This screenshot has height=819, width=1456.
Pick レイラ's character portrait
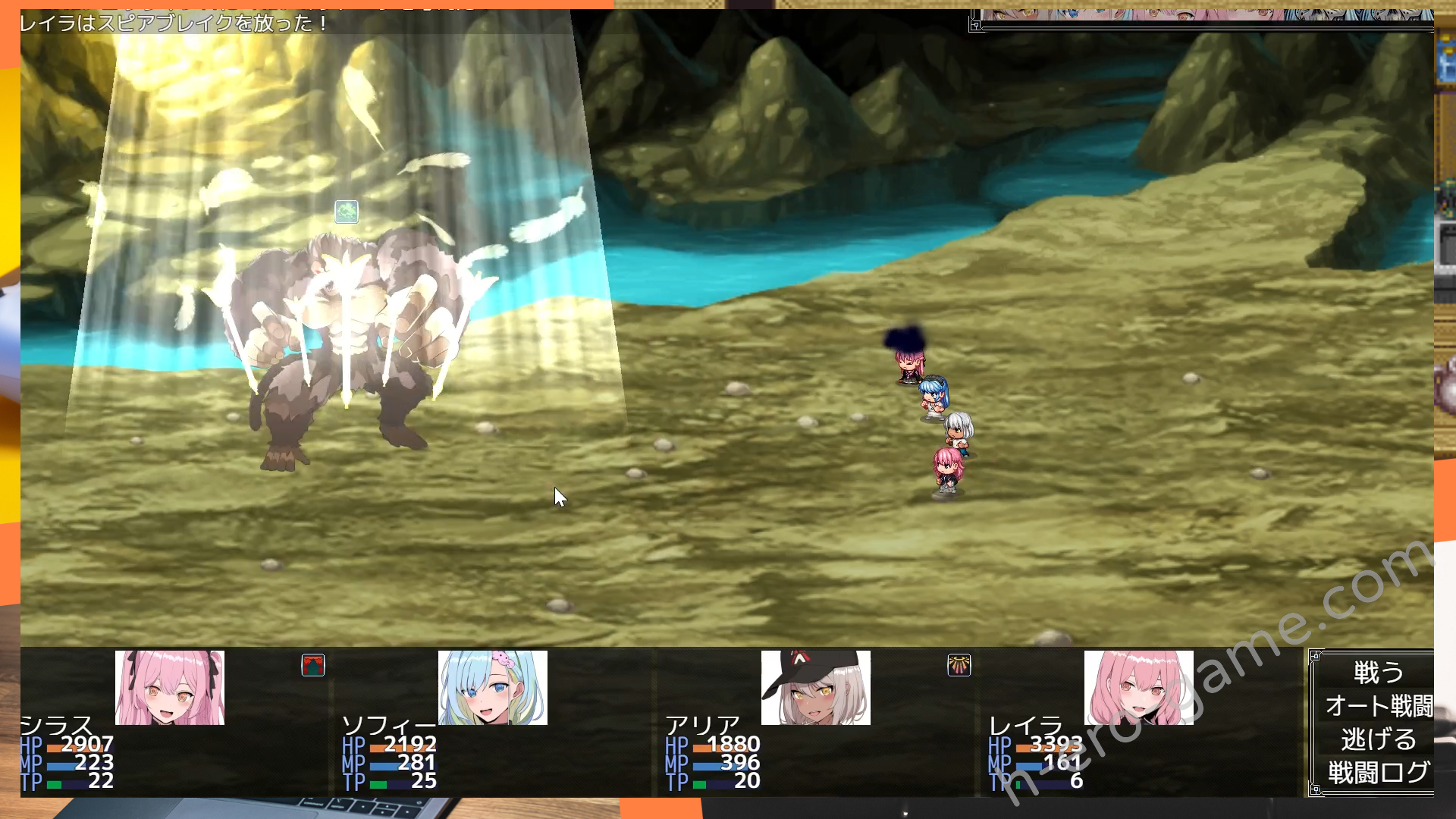(x=1138, y=688)
